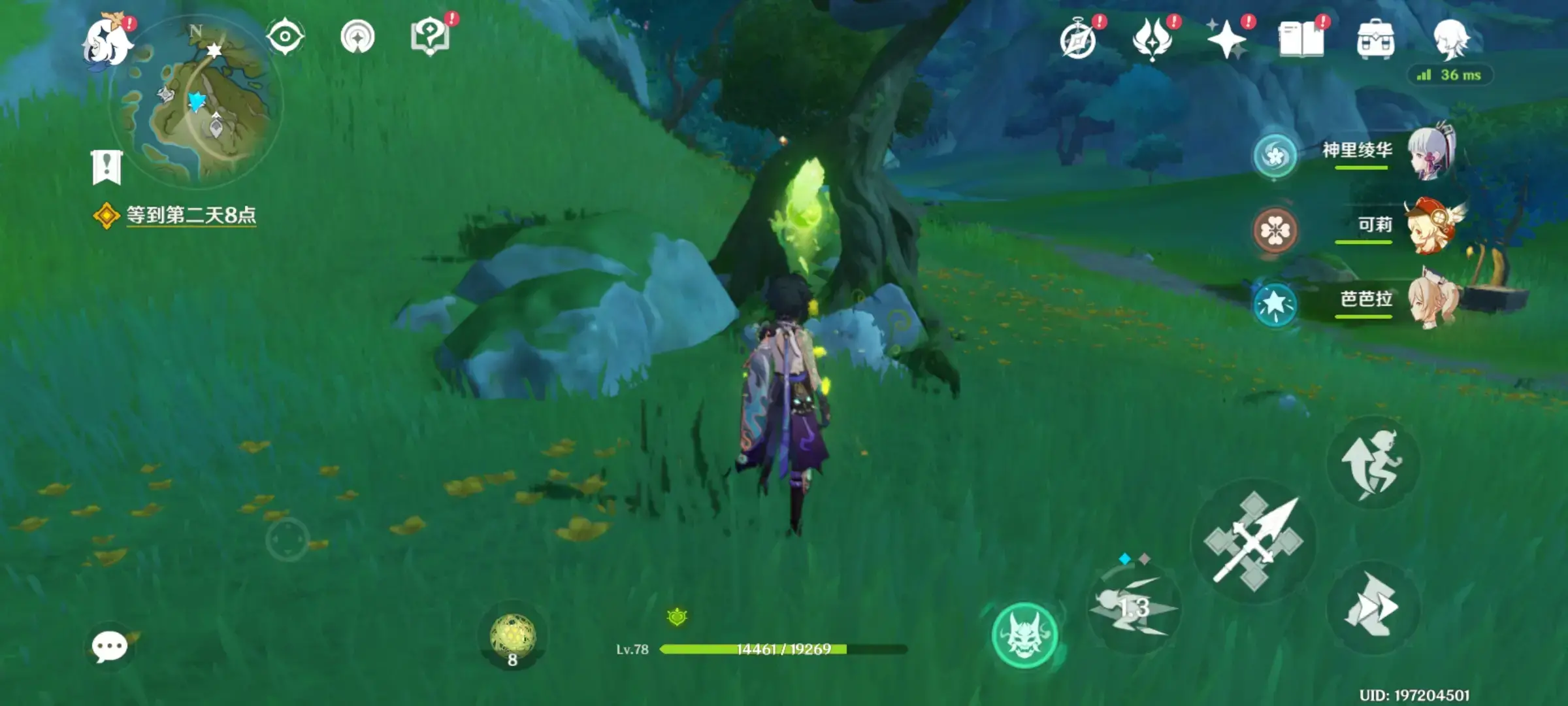Viewport: 1568px width, 706px height.
Task: Toggle the elemental sight eye icon
Action: click(285, 37)
